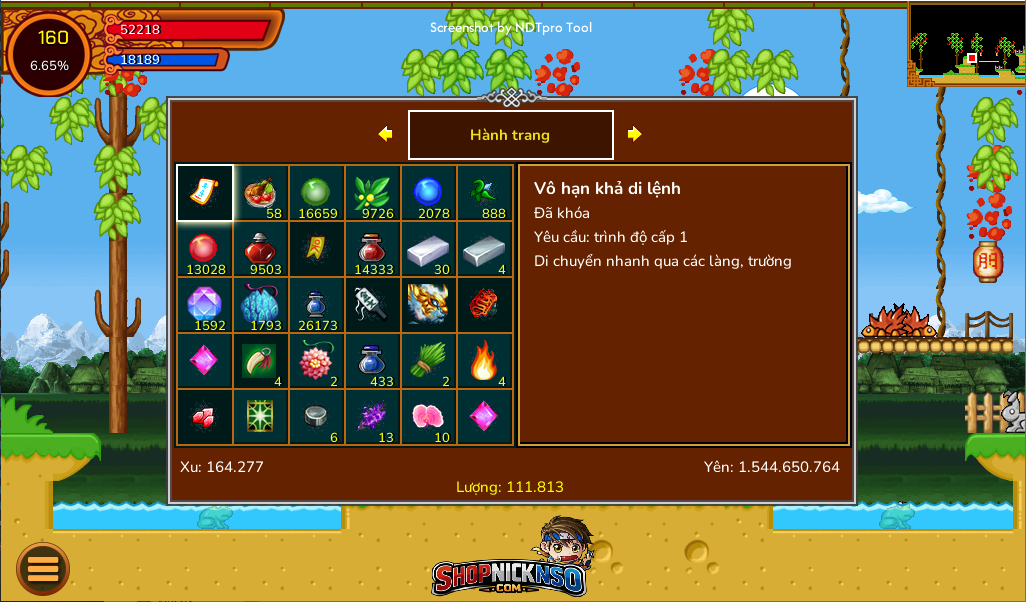Select the flame item slot
The width and height of the screenshot is (1026, 602).
485,361
